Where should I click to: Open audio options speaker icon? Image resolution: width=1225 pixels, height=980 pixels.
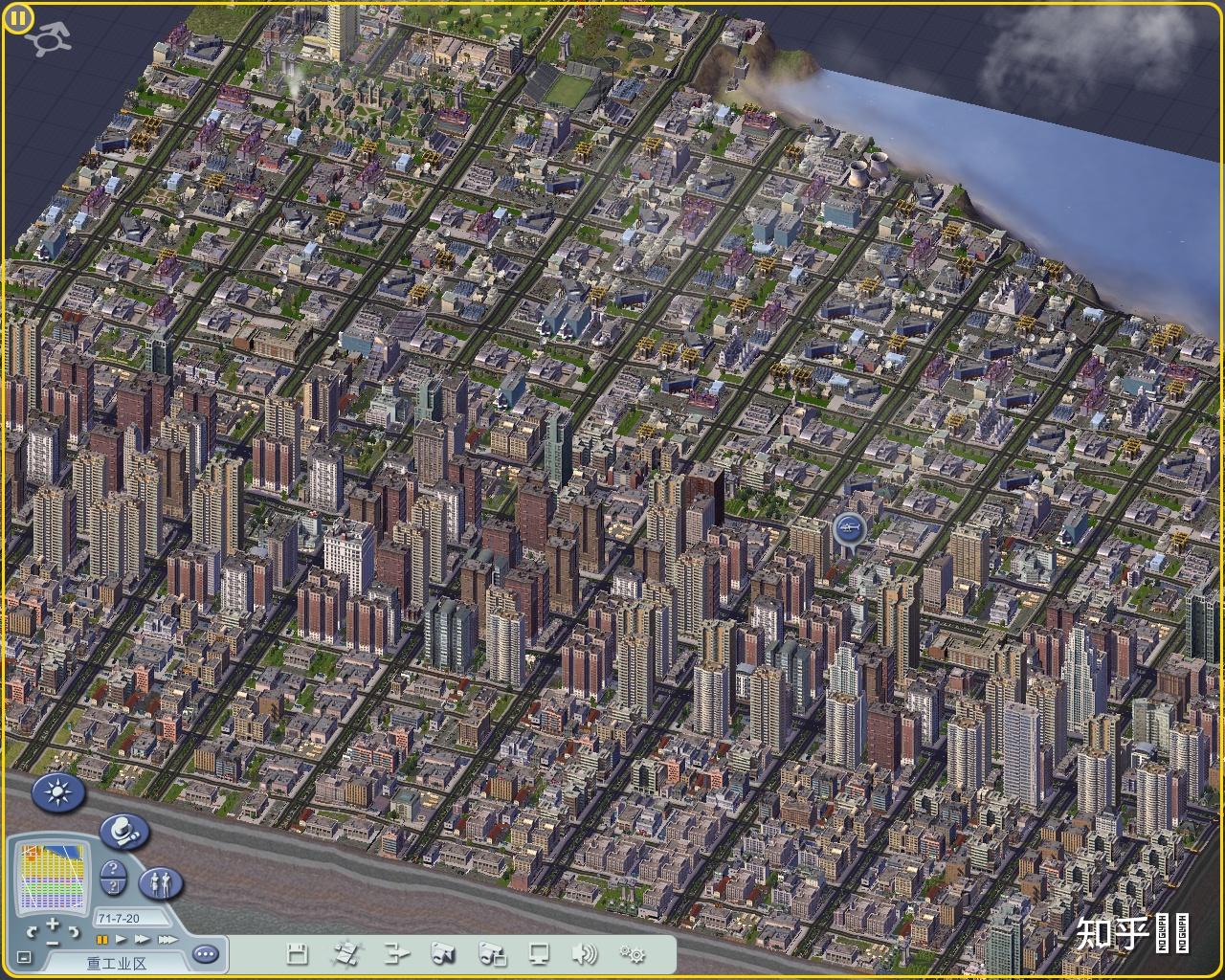(584, 954)
